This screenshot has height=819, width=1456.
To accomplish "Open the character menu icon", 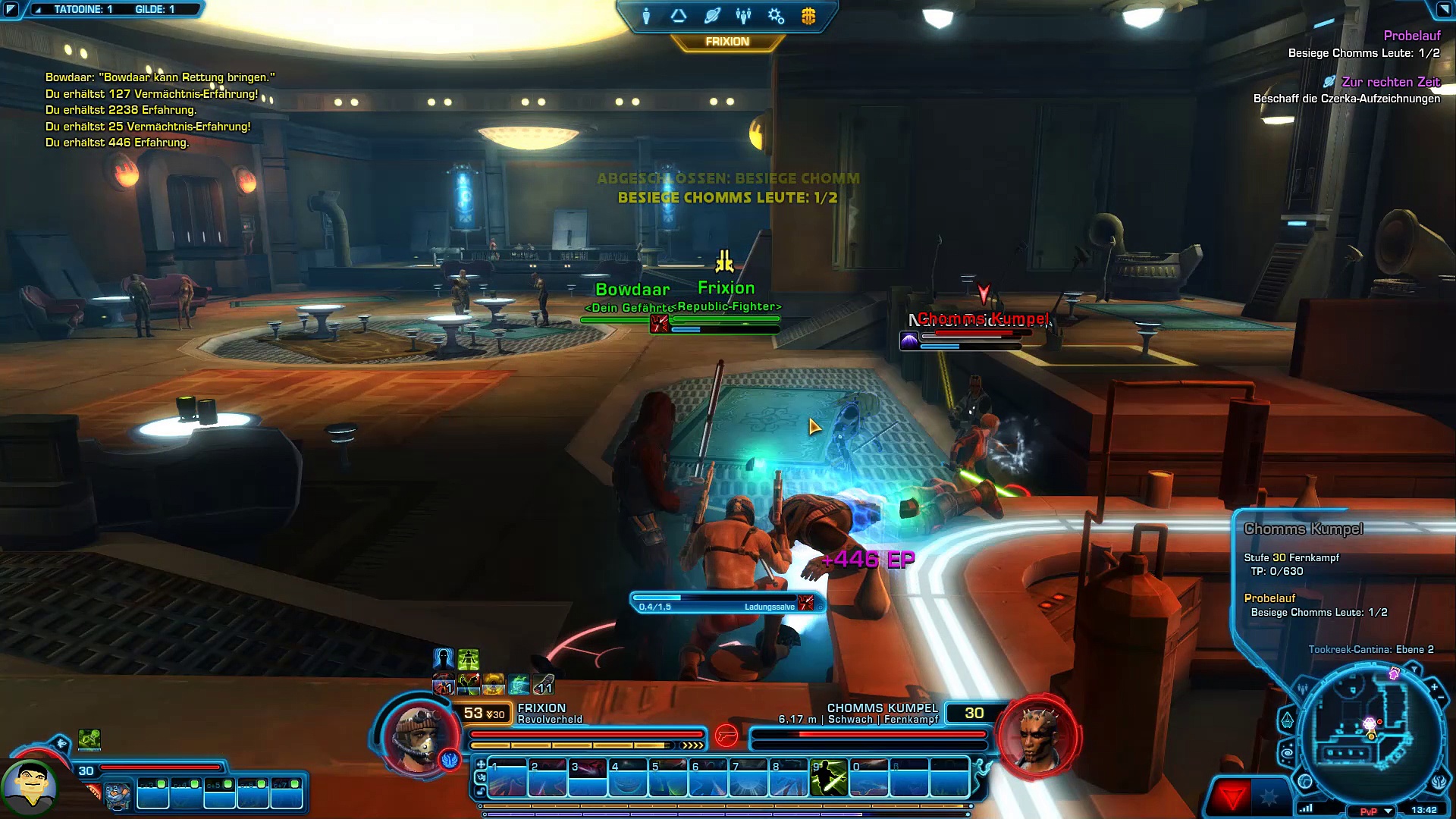I will (646, 16).
